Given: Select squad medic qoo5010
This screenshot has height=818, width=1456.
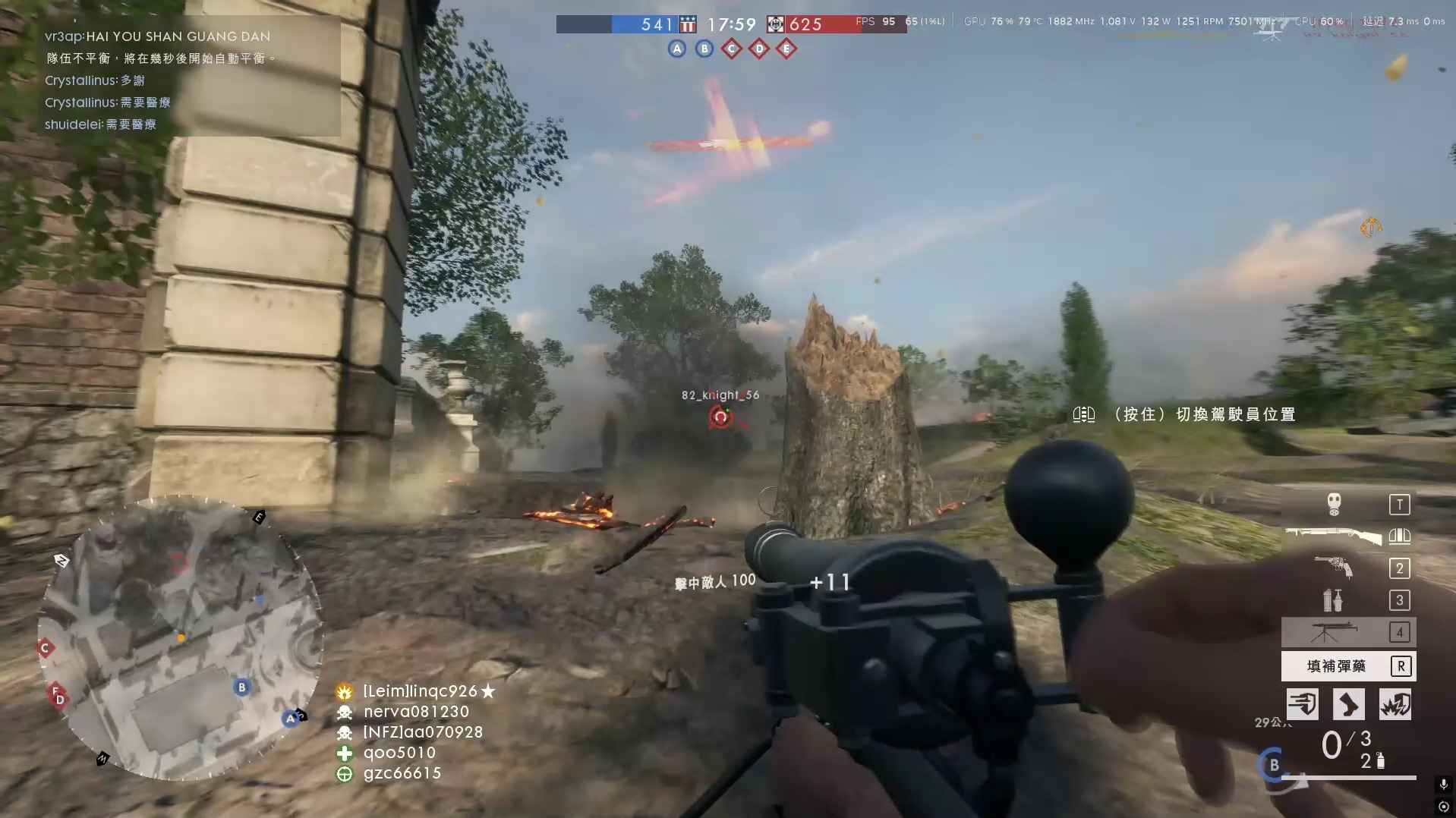Looking at the screenshot, I should pos(399,753).
